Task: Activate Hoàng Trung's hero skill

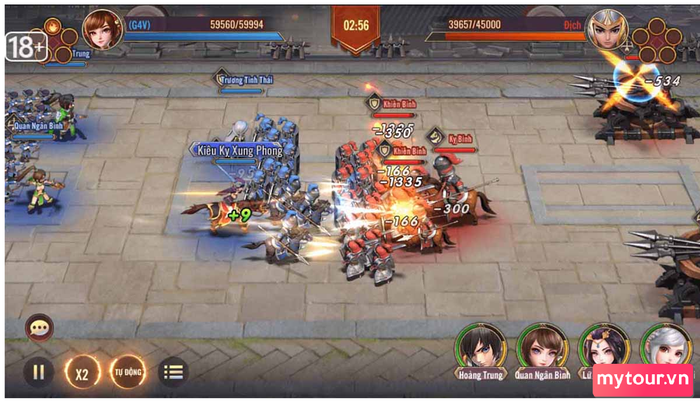Action: tap(480, 348)
